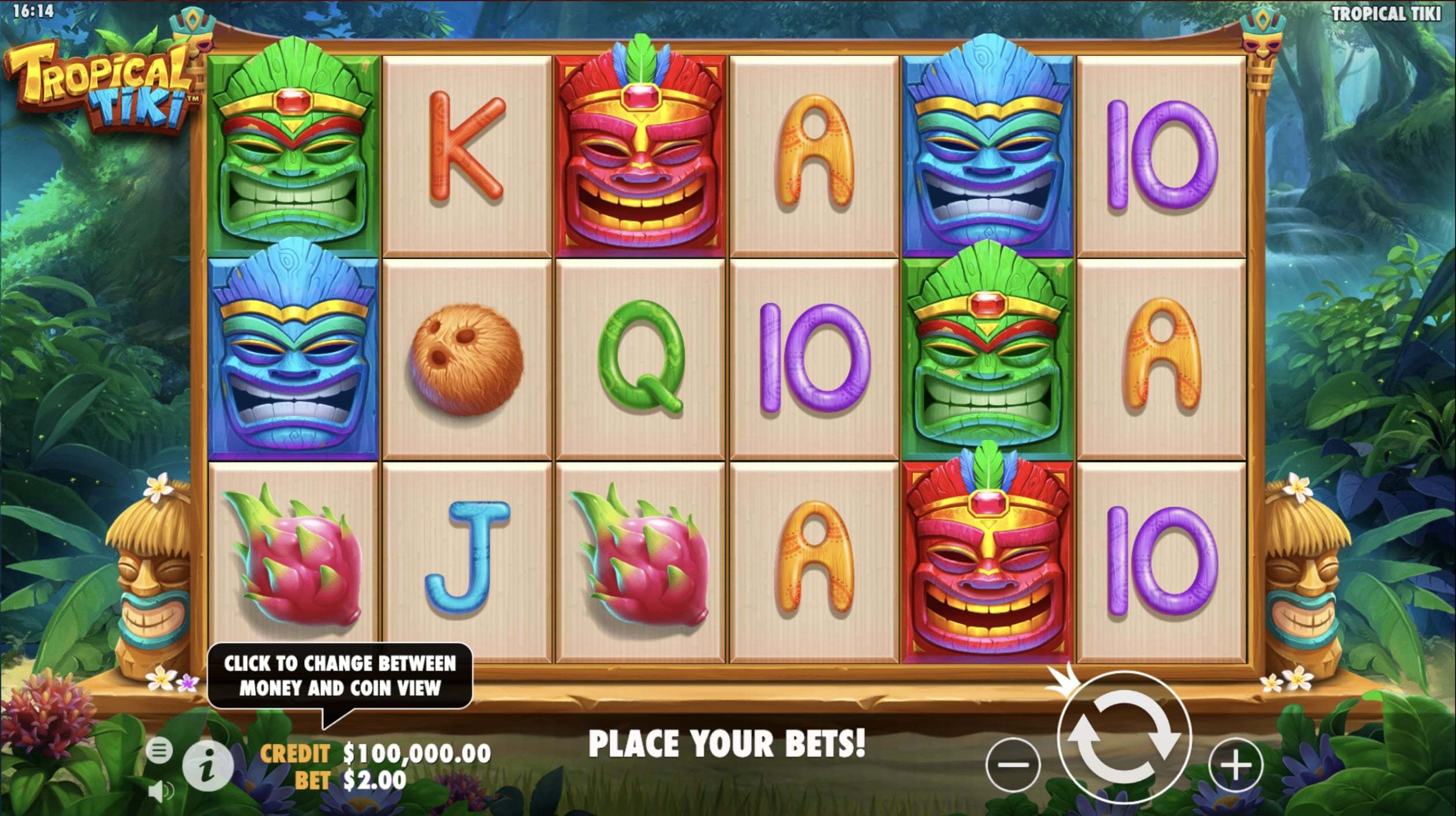1456x816 pixels.
Task: Open the hamburger settings menu
Action: (159, 750)
